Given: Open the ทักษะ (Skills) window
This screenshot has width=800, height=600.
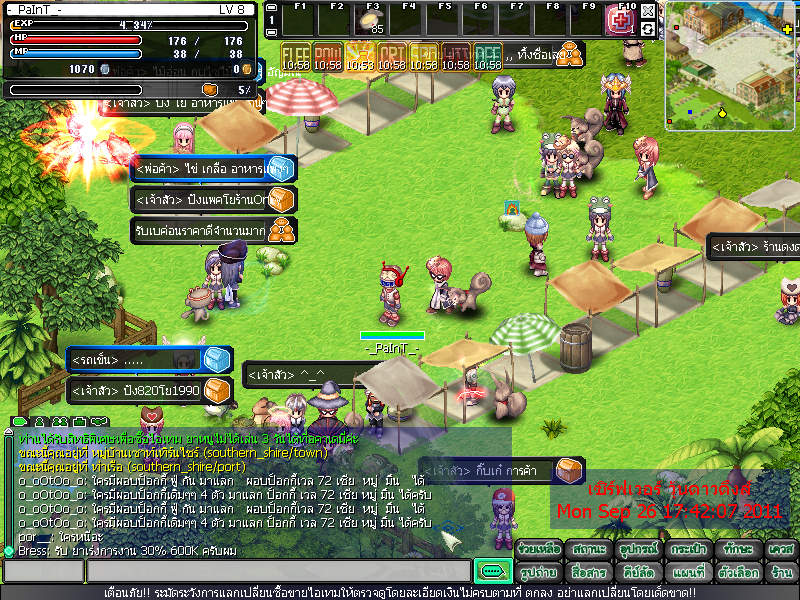Looking at the screenshot, I should pyautogui.click(x=738, y=550).
